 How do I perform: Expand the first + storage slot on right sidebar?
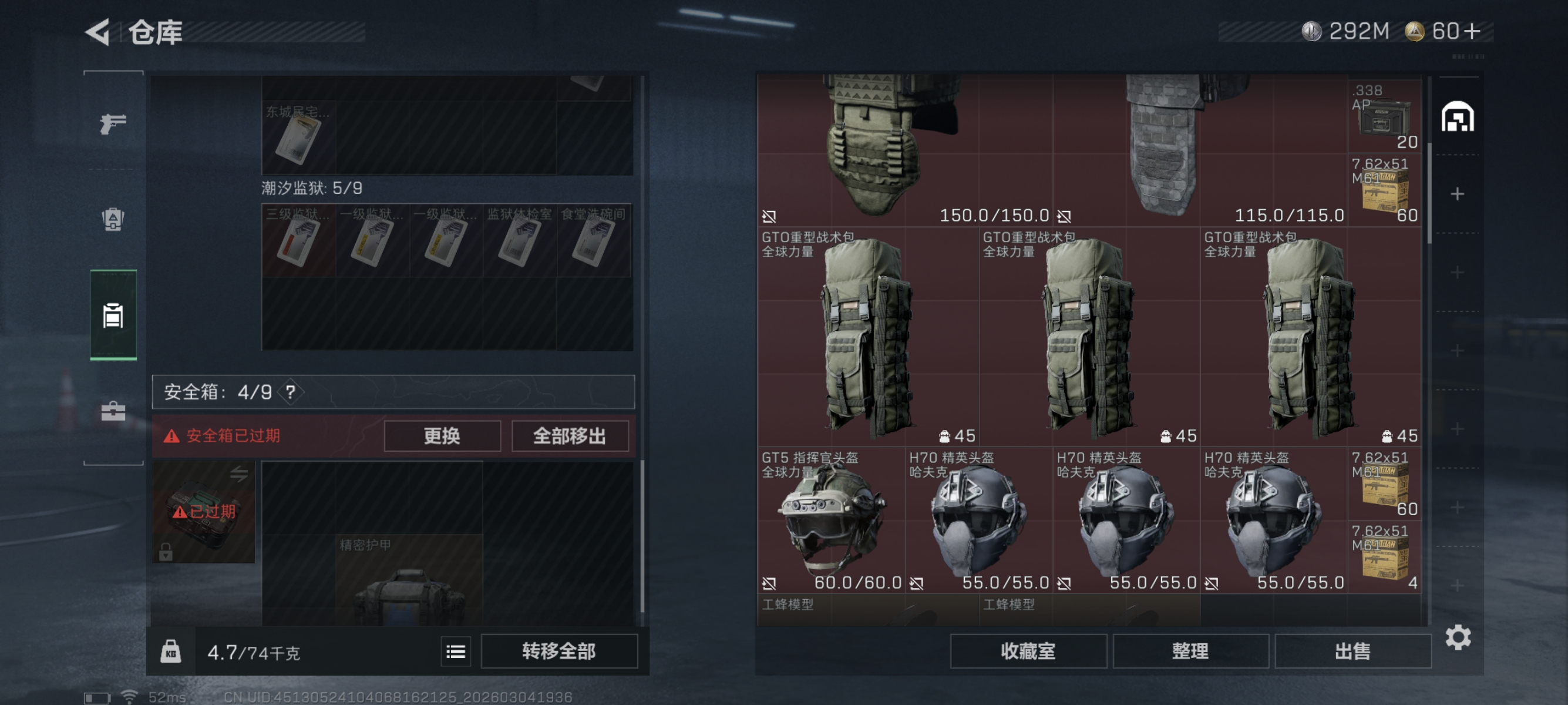tap(1458, 194)
